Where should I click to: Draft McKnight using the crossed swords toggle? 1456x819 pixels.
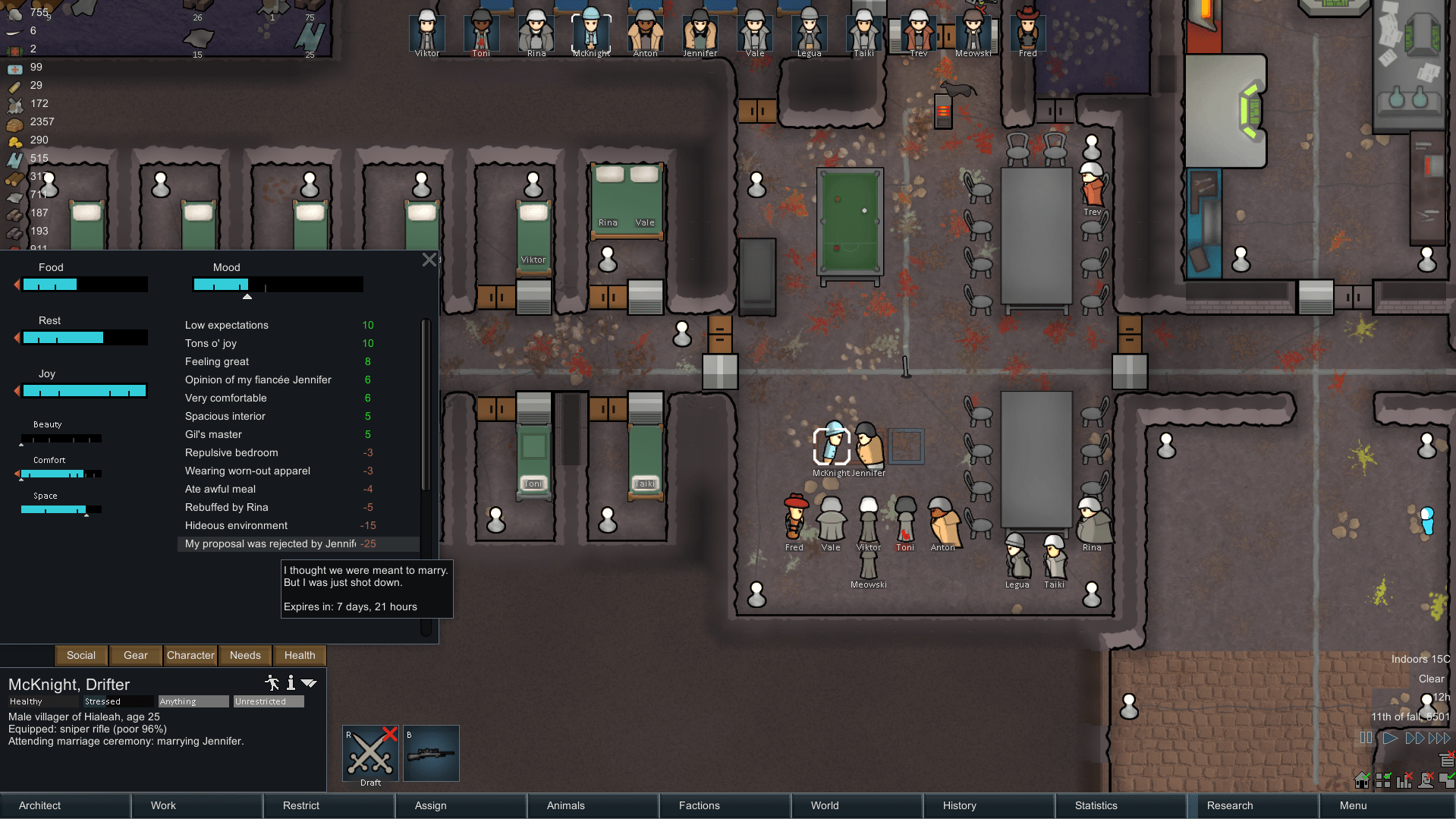(370, 753)
